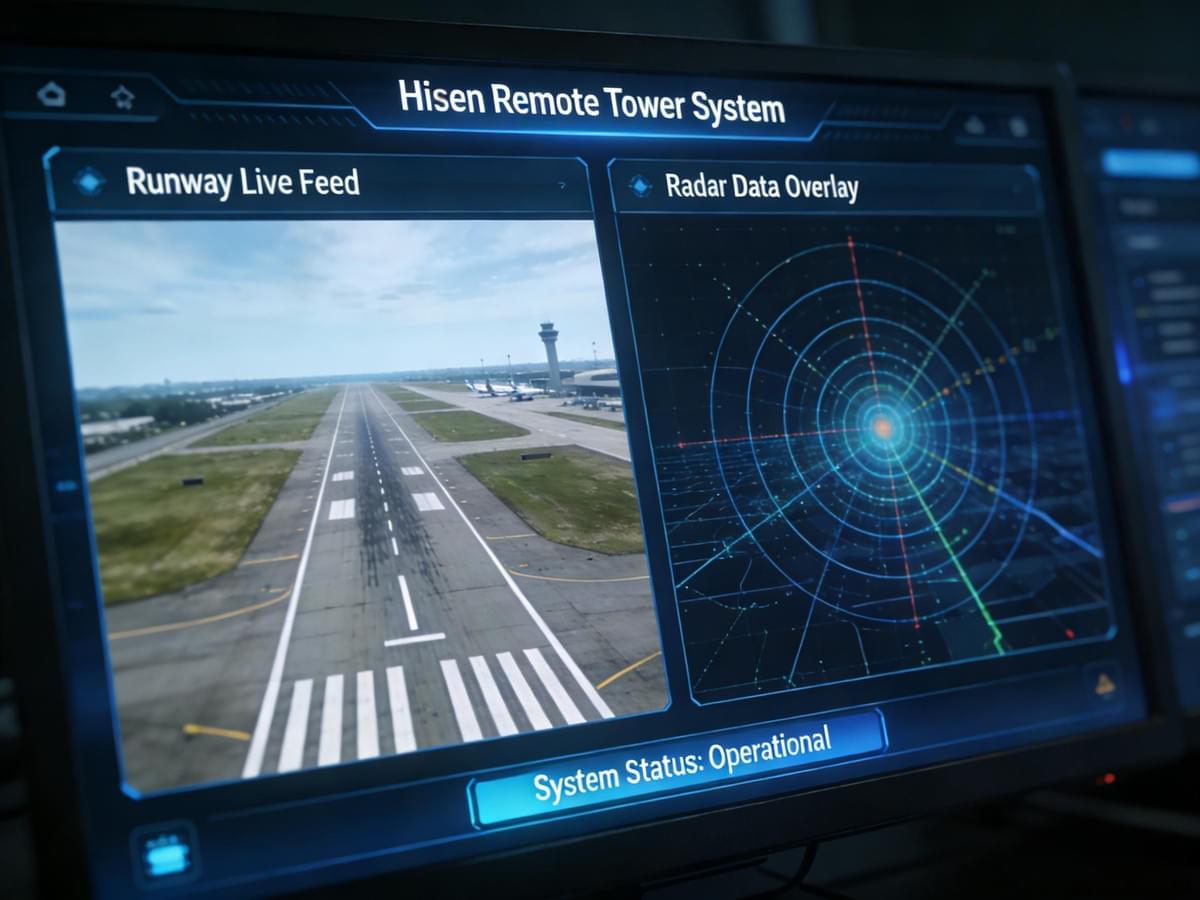Viewport: 1200px width, 900px height.
Task: Click the orange warning triangle icon
Action: pos(1105,684)
